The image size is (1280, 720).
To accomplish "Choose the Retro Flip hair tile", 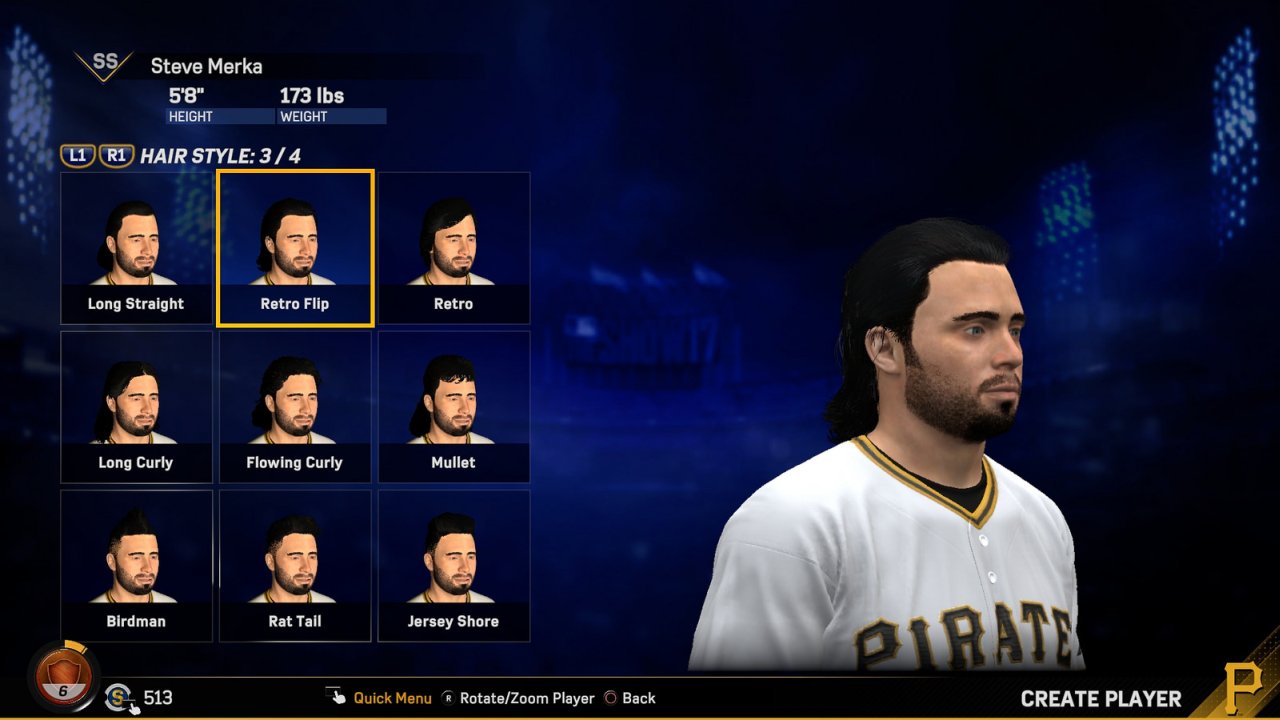I will click(295, 248).
